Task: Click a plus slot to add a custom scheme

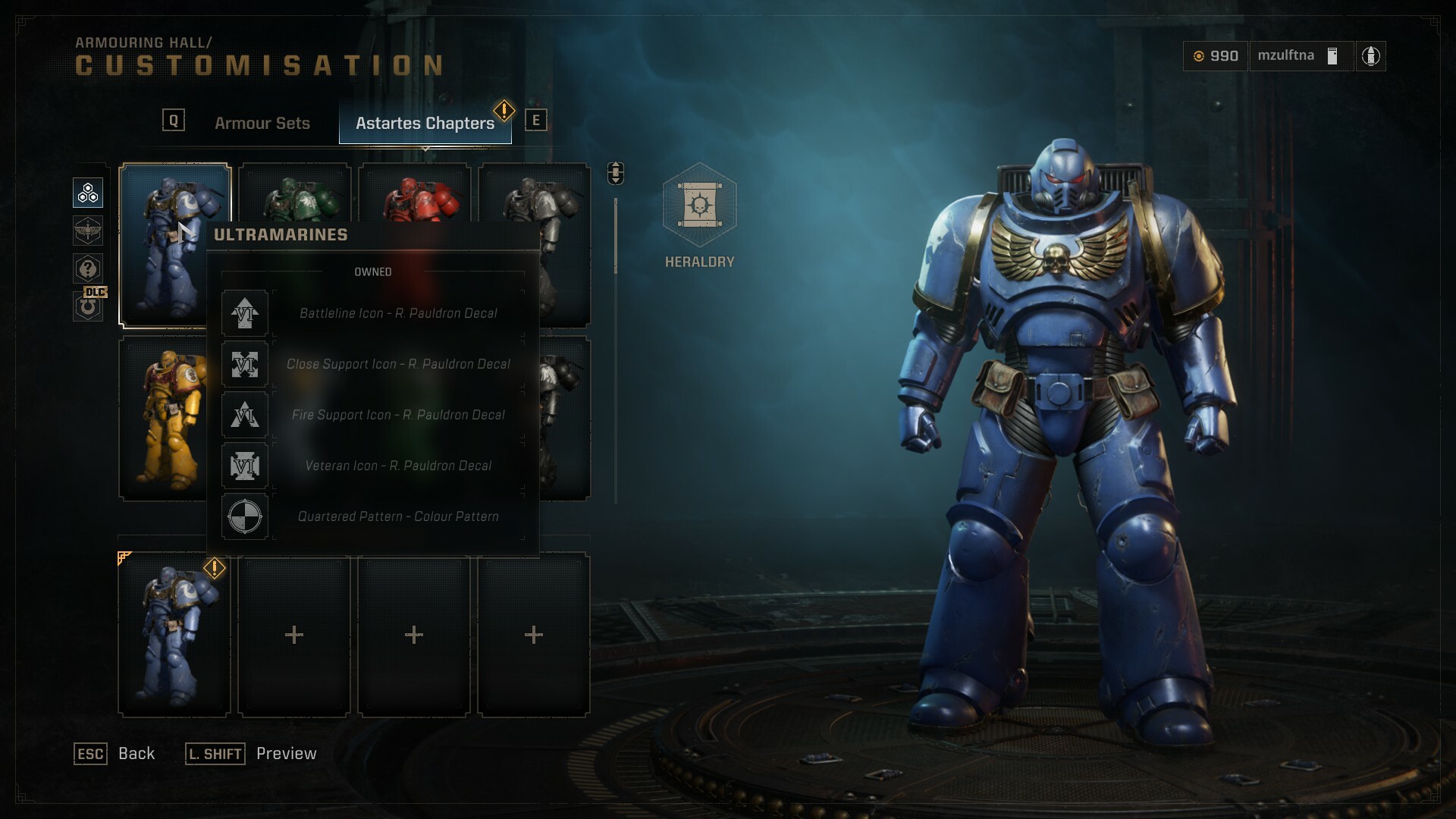Action: tap(293, 634)
